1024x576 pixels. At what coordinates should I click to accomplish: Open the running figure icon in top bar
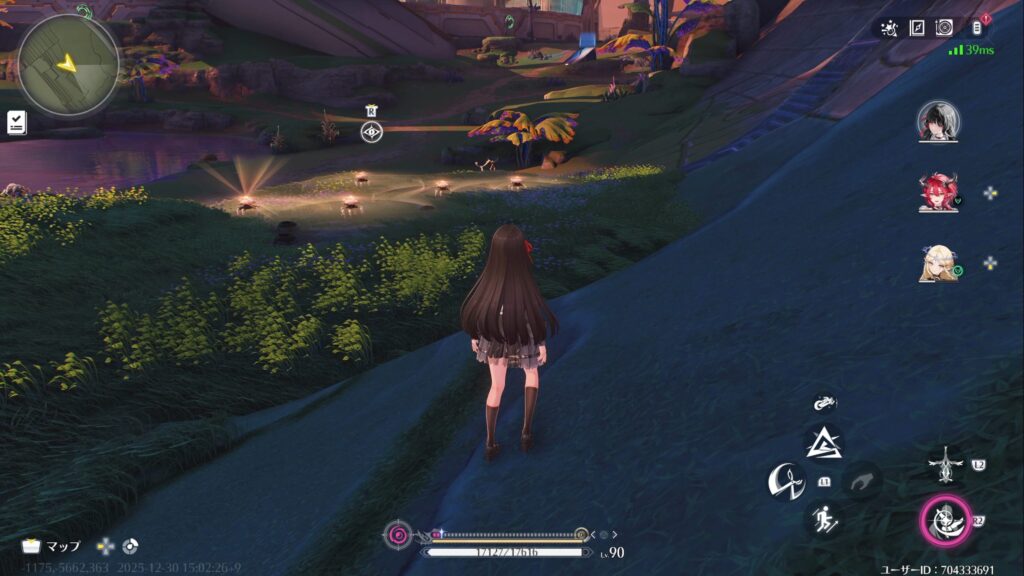point(889,28)
